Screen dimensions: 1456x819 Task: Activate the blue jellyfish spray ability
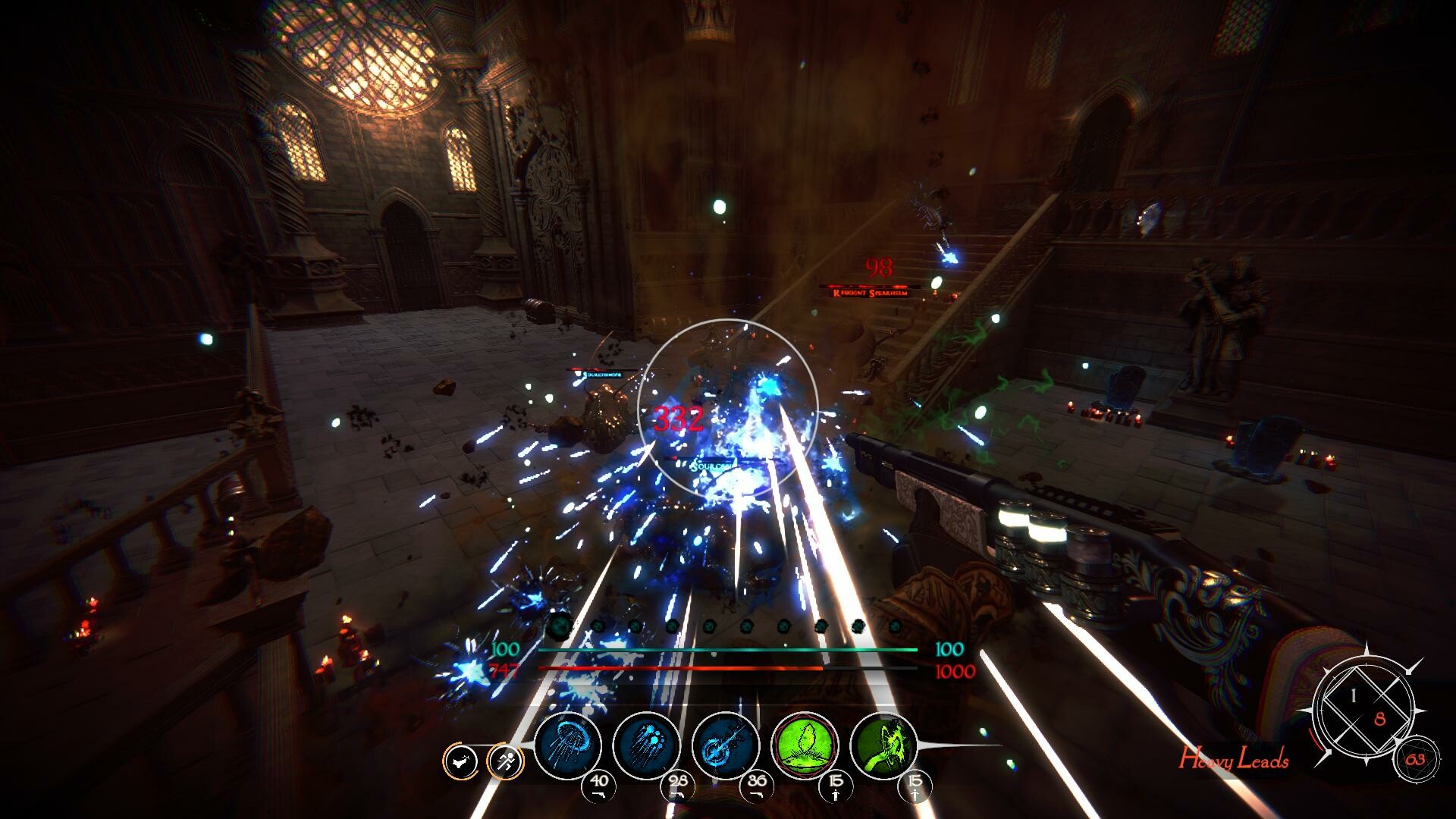568,745
